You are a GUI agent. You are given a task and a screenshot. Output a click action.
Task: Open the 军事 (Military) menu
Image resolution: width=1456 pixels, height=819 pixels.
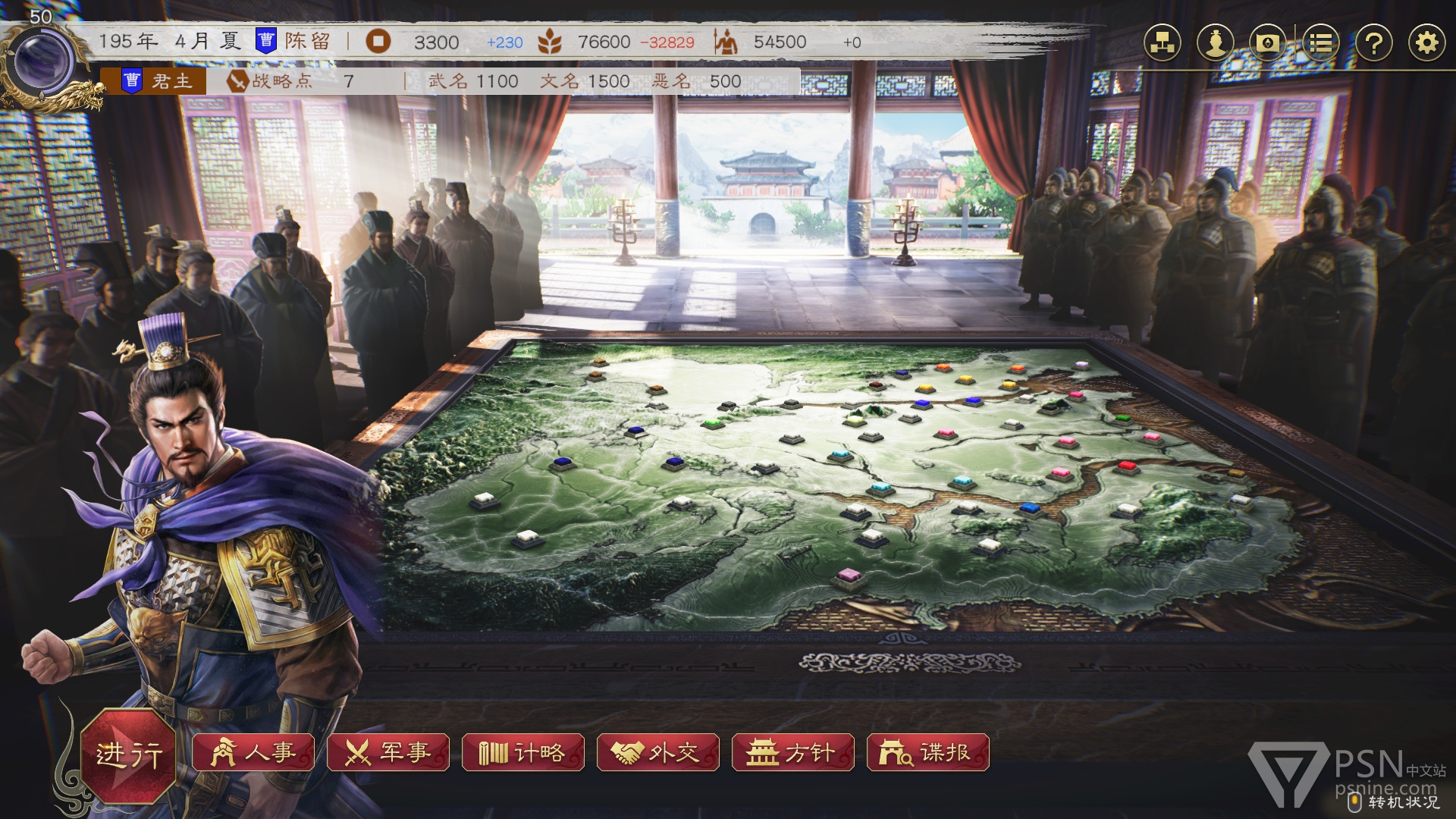click(388, 752)
